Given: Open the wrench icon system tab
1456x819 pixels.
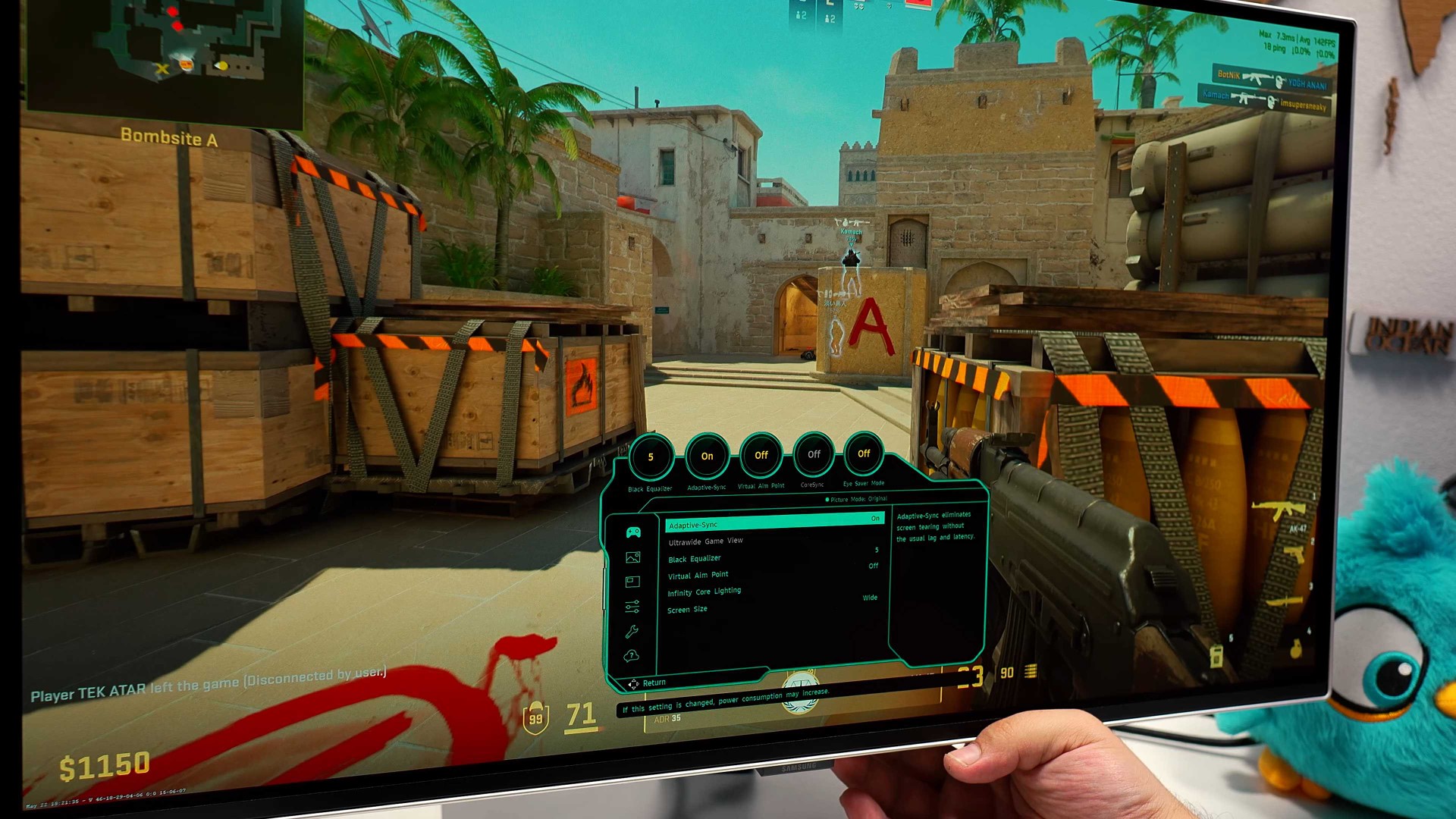Looking at the screenshot, I should [632, 632].
